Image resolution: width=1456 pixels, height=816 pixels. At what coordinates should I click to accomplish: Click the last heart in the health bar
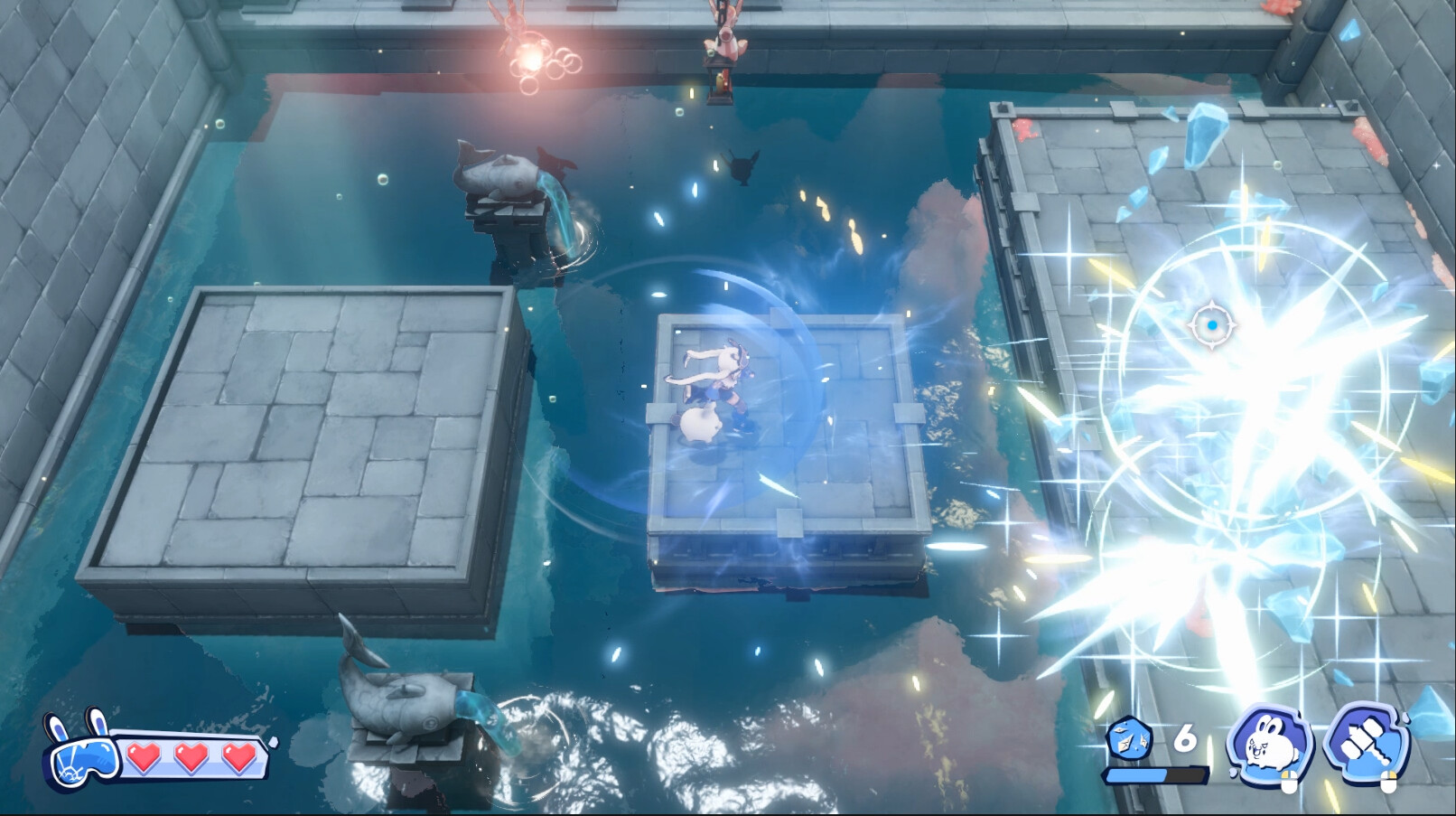pos(238,759)
